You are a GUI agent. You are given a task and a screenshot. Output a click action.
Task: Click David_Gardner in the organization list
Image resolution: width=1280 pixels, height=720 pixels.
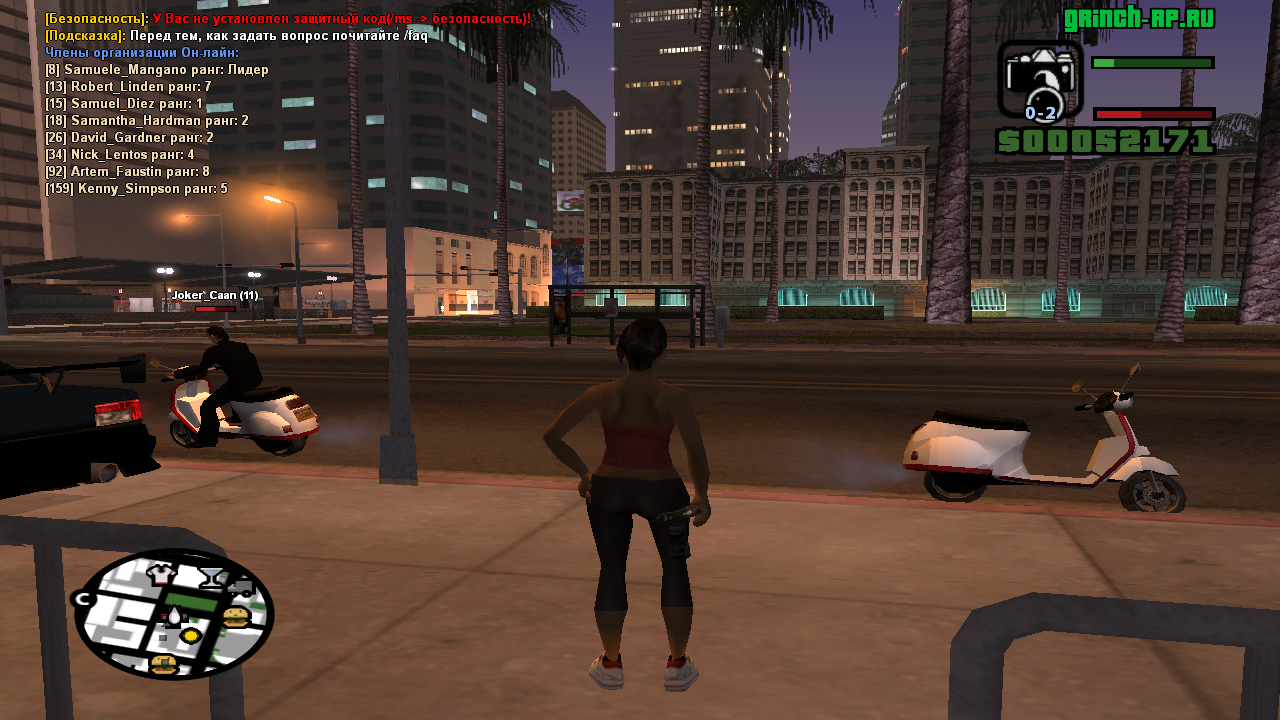click(129, 138)
